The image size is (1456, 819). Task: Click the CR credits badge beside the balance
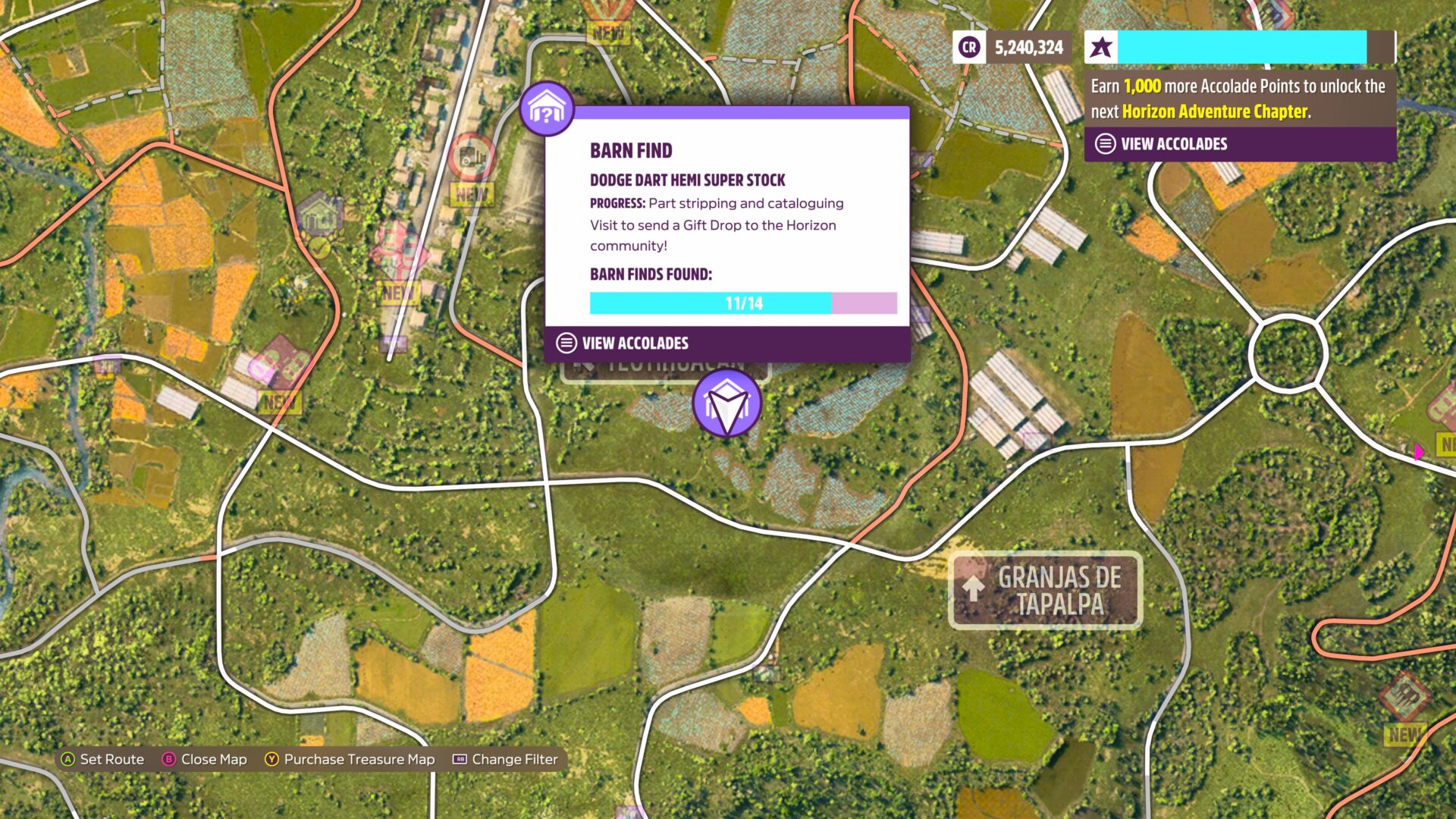[968, 47]
